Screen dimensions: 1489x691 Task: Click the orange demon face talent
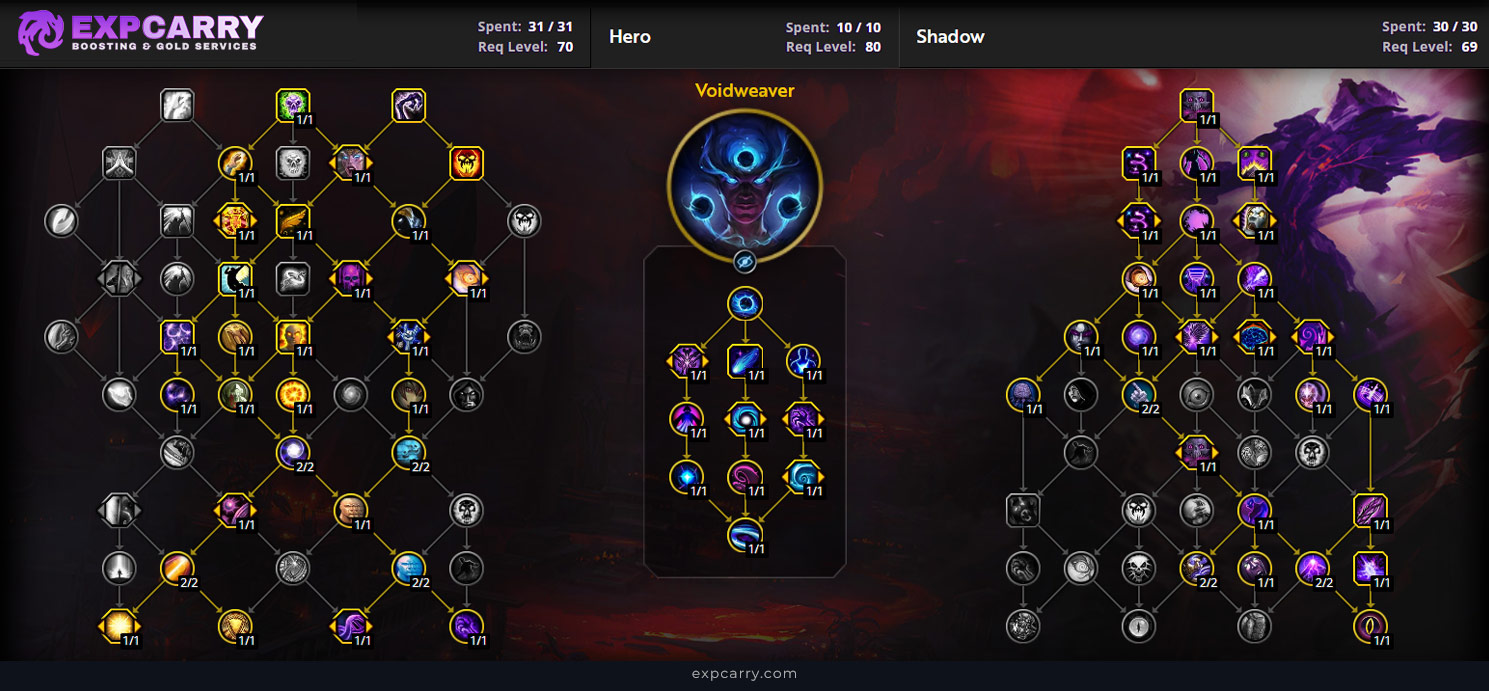click(x=467, y=163)
